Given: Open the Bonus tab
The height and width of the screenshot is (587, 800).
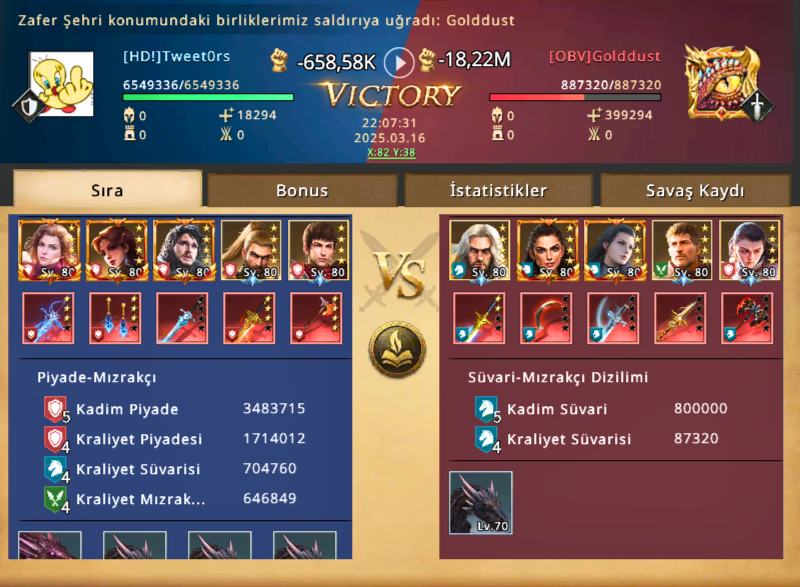Looking at the screenshot, I should click(302, 190).
